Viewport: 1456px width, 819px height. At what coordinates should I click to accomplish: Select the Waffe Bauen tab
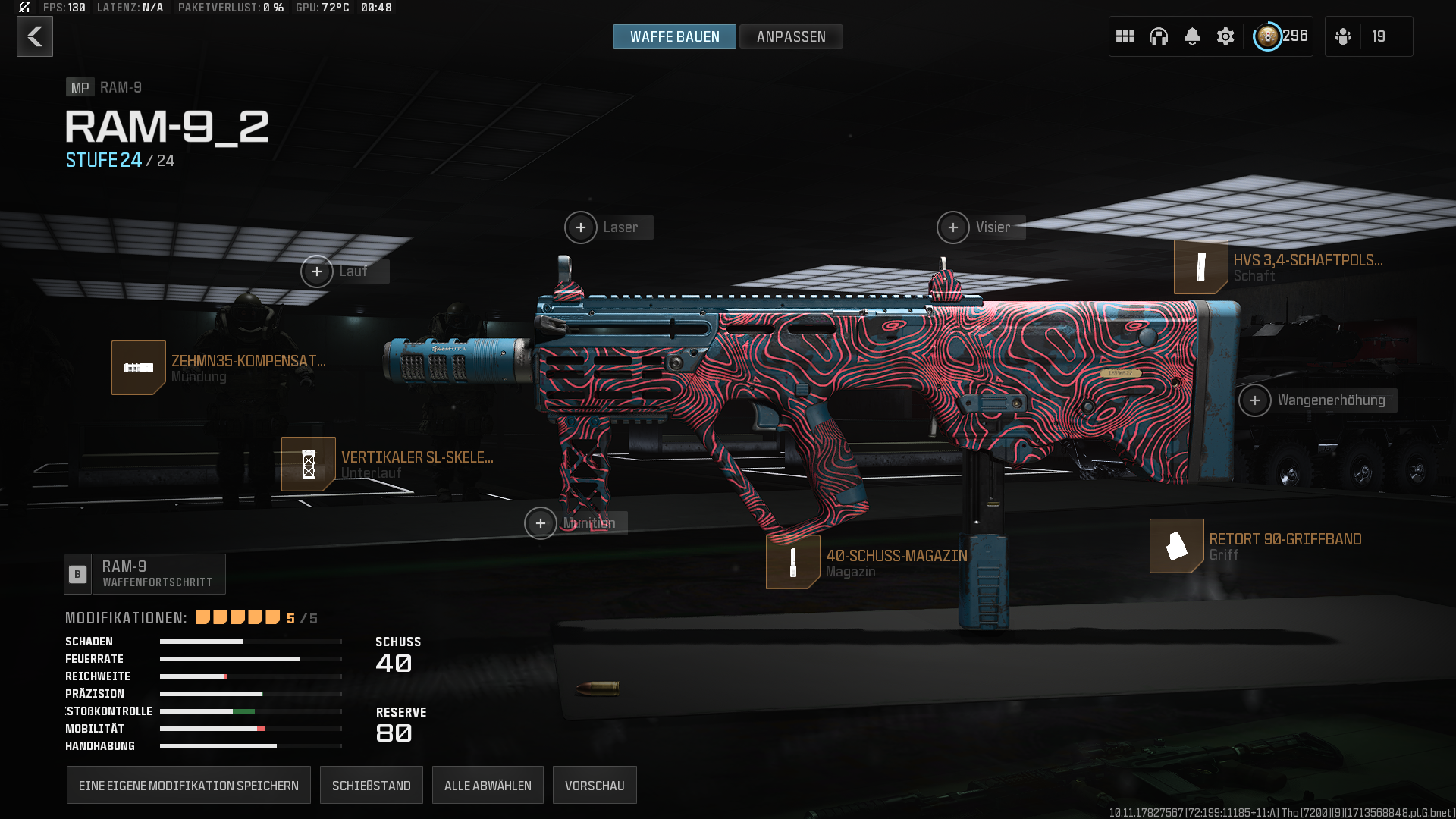[674, 36]
